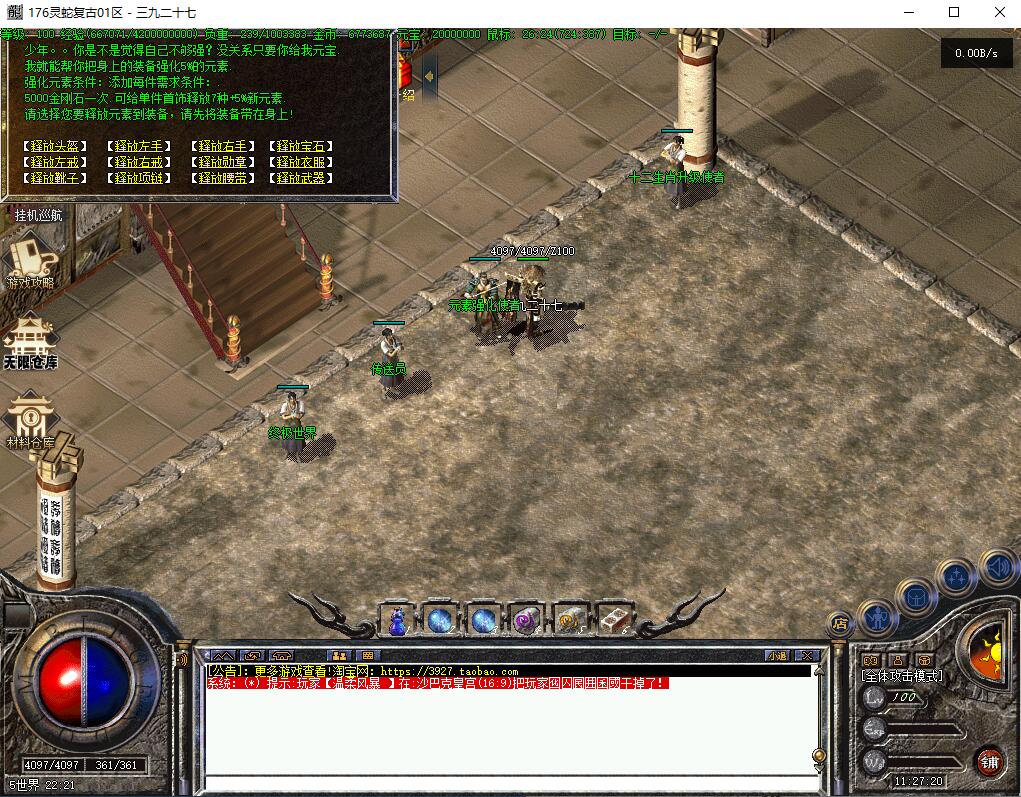
Task: Maximize the game window
Action: pyautogui.click(x=953, y=12)
